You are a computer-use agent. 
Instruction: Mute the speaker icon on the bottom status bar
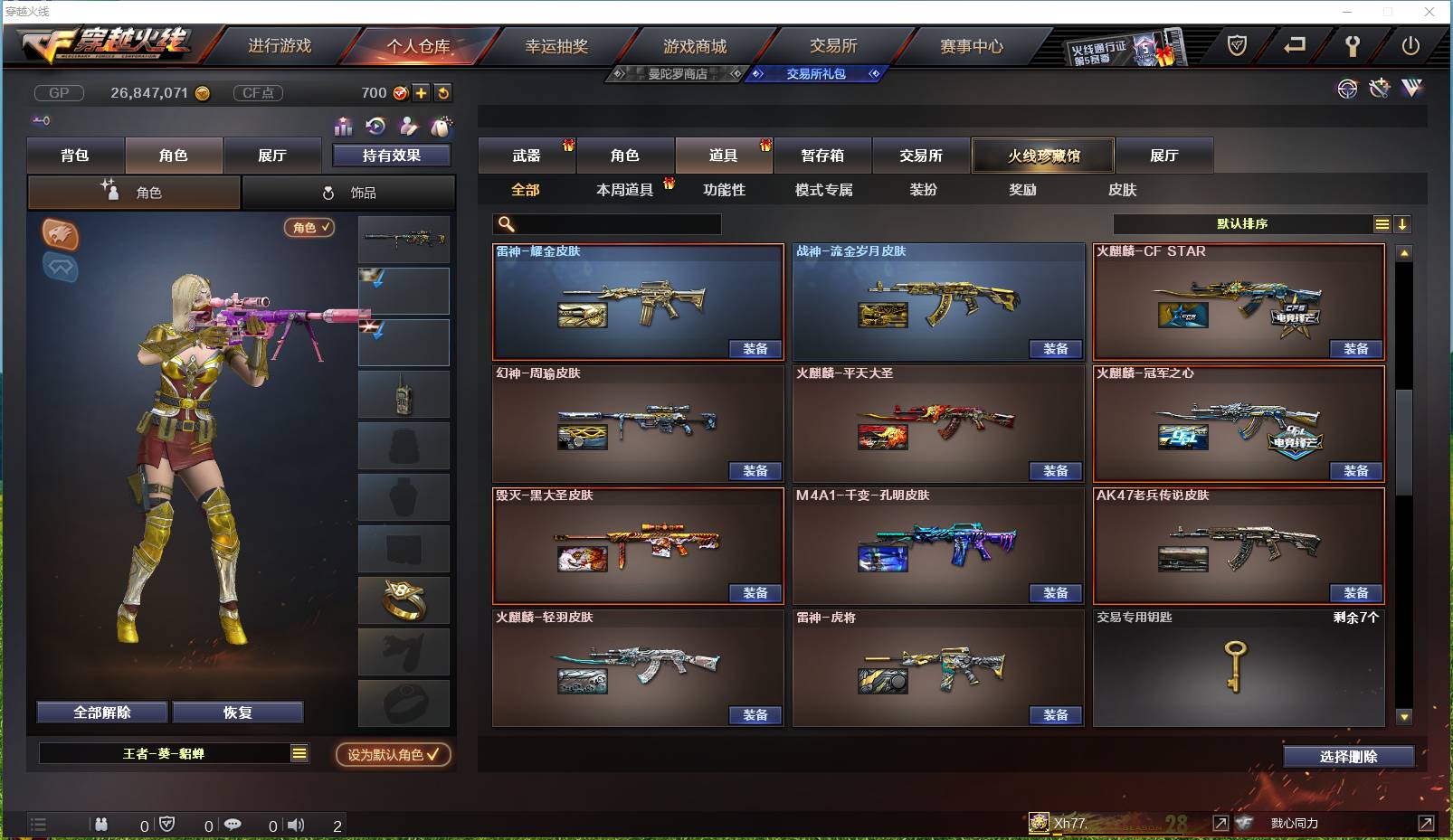tap(296, 825)
